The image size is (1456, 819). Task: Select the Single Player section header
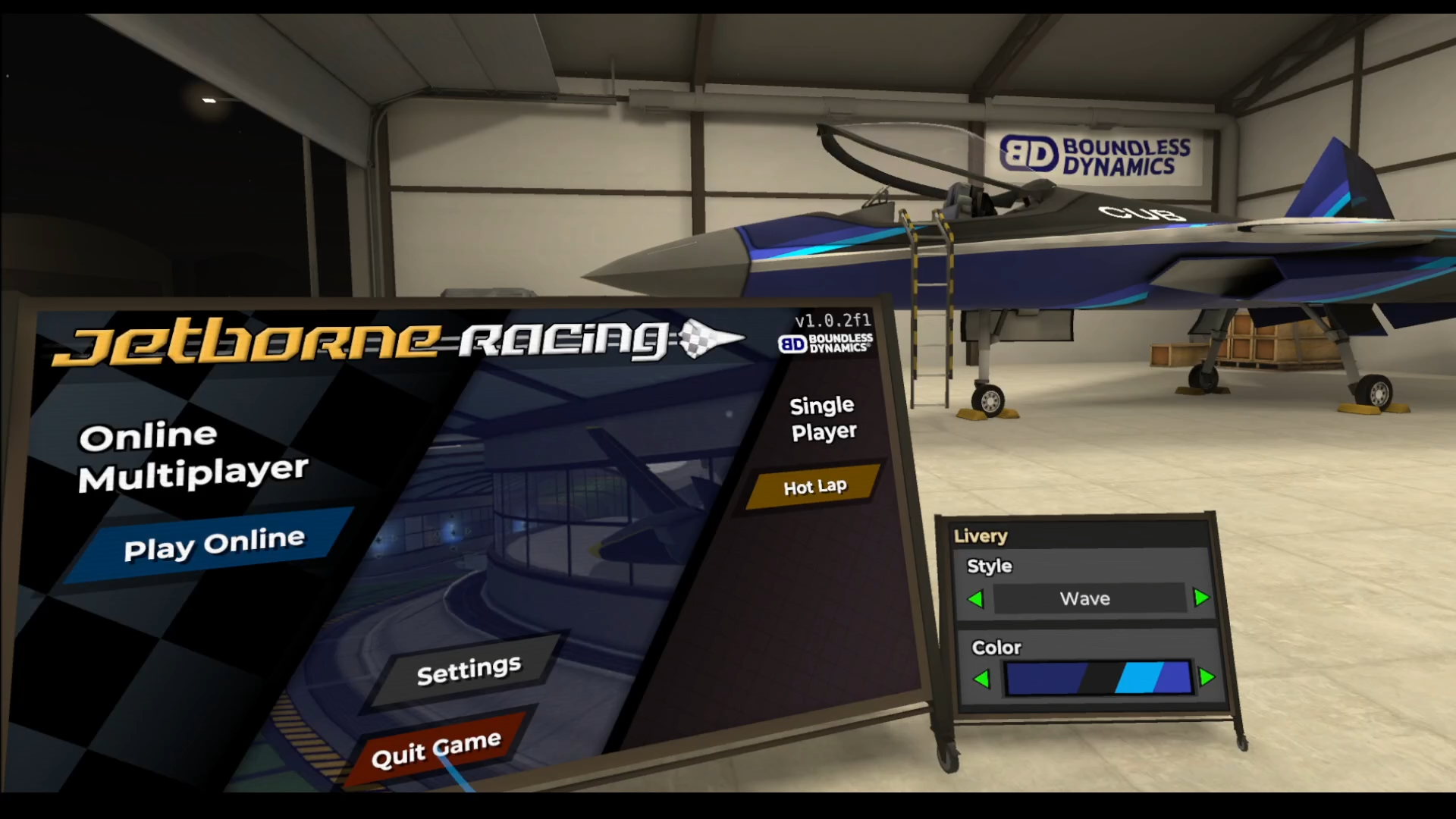821,418
